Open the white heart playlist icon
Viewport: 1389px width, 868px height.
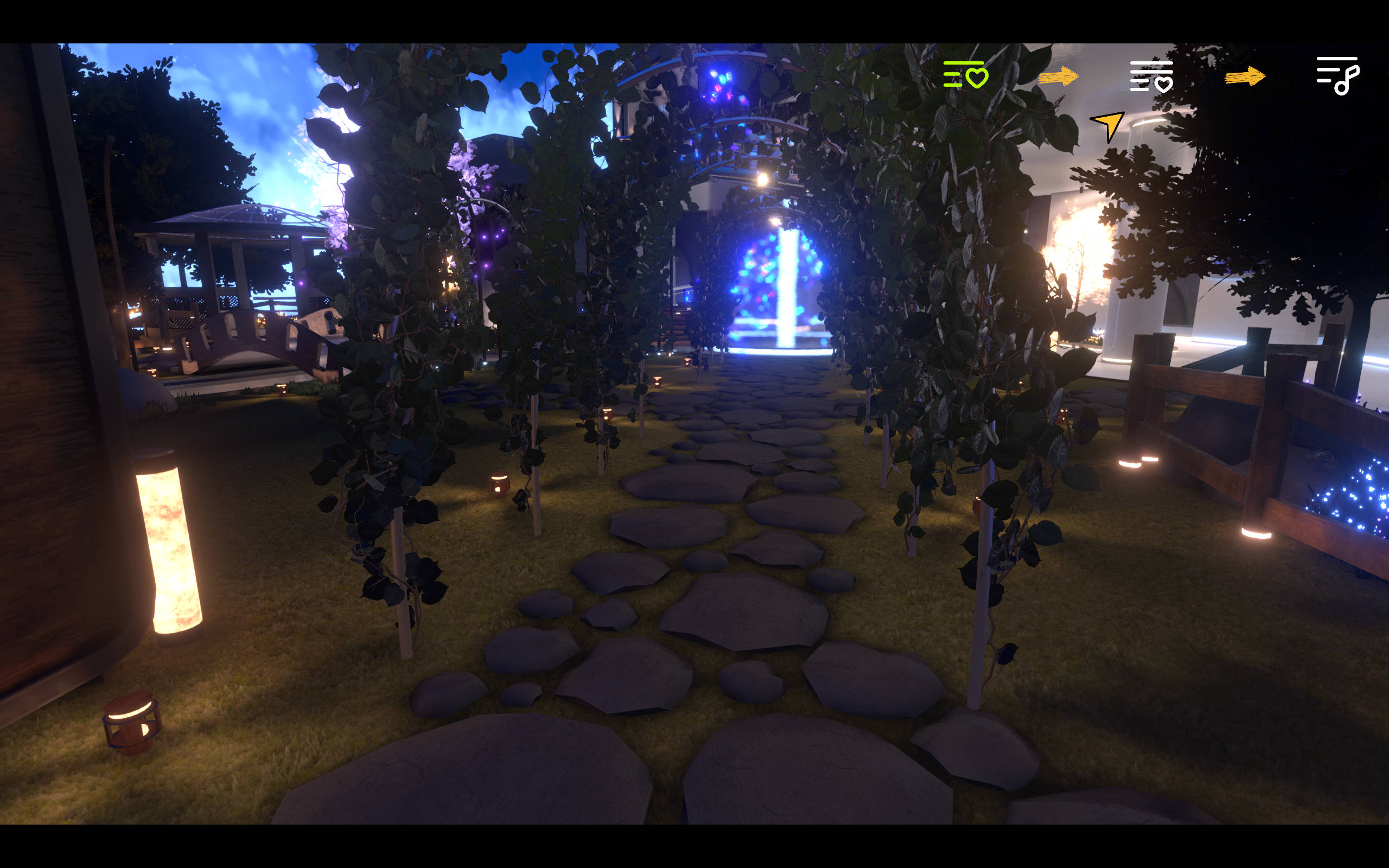coord(1151,77)
